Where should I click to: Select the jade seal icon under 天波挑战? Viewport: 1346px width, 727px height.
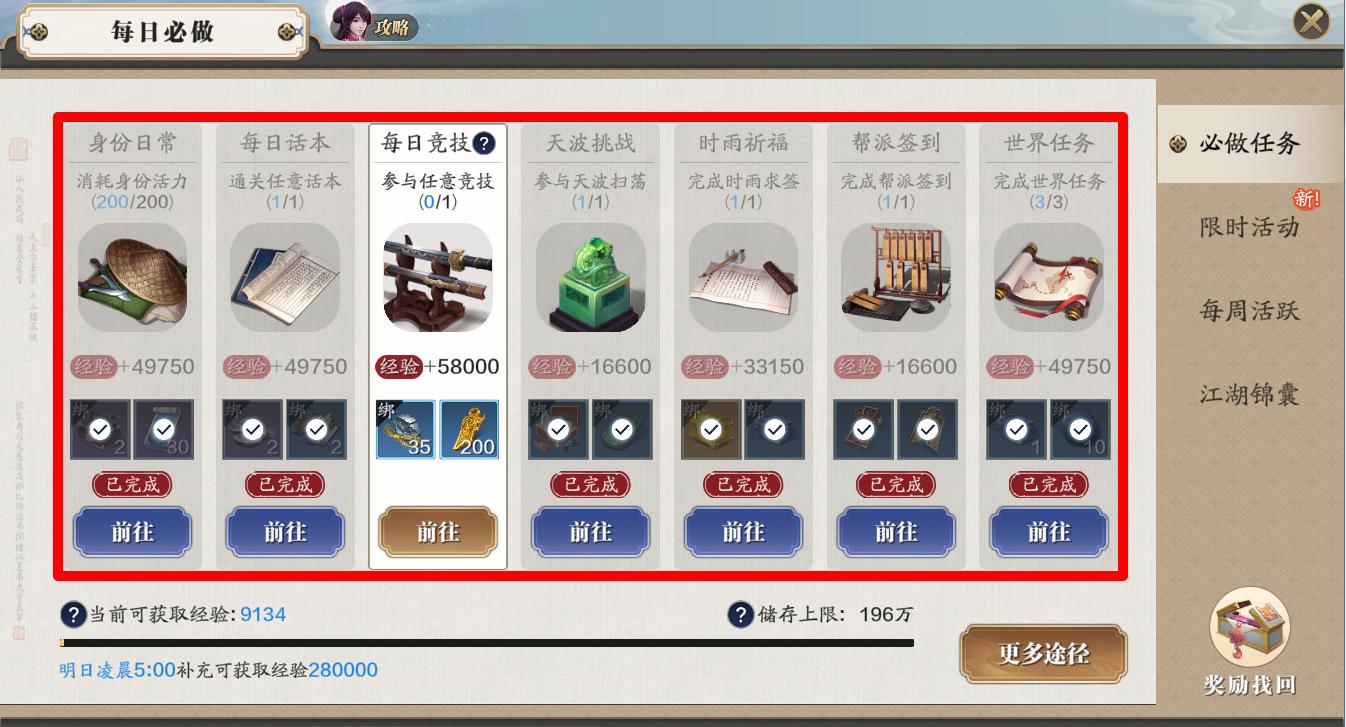(x=589, y=280)
